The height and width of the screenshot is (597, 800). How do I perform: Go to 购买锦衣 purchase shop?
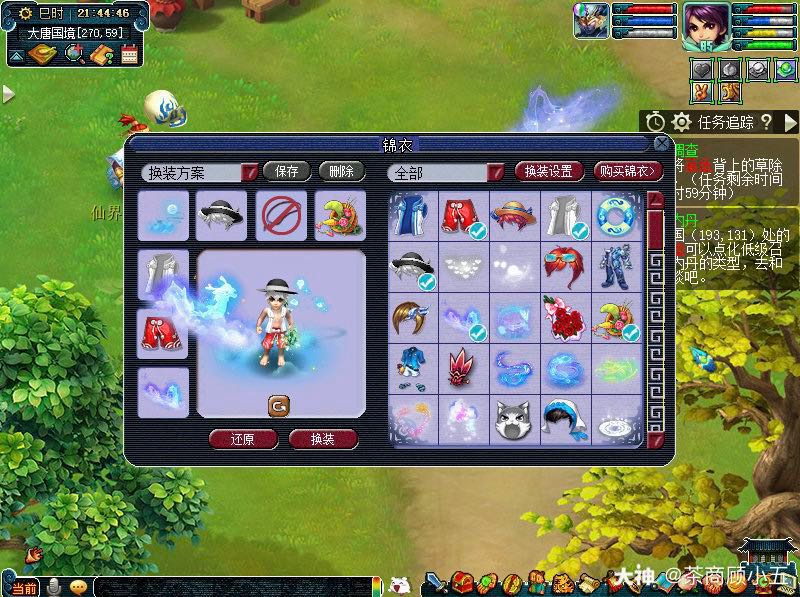[628, 172]
